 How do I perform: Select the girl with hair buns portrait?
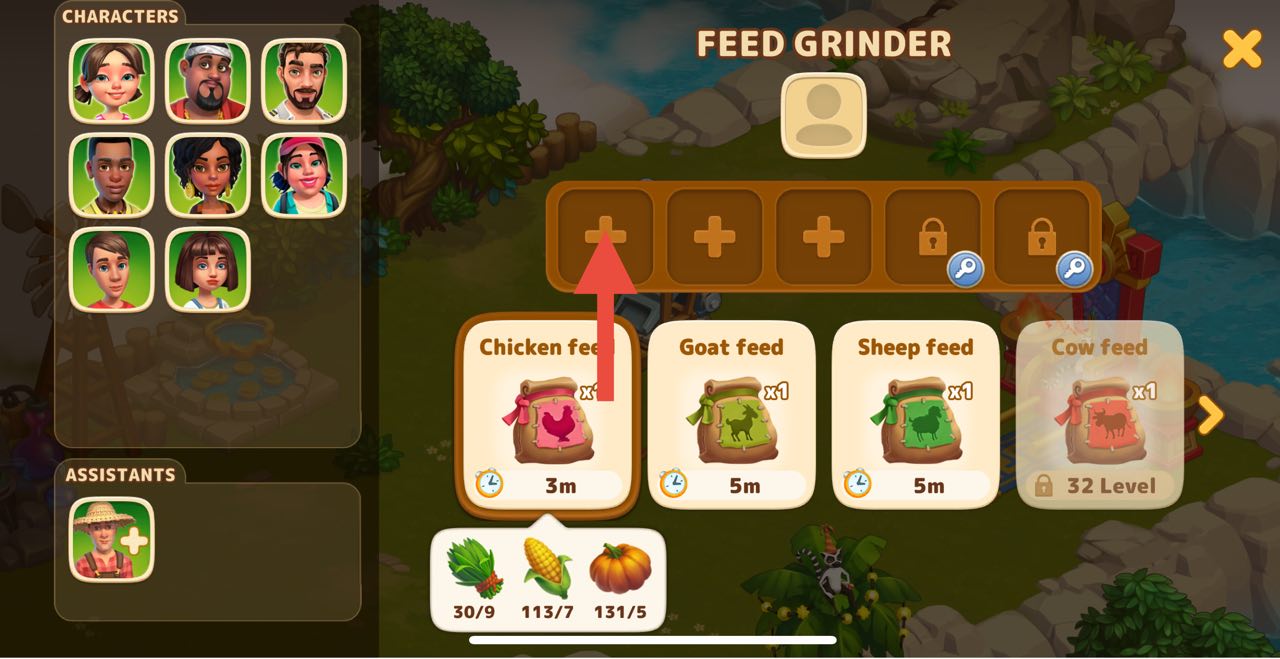(112, 80)
